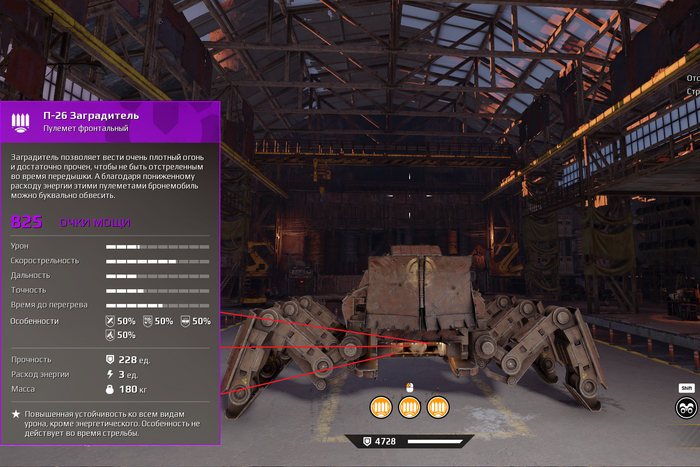Click the owl-eyes view mode icon
Image resolution: width=700 pixels, height=467 pixels.
point(686,407)
